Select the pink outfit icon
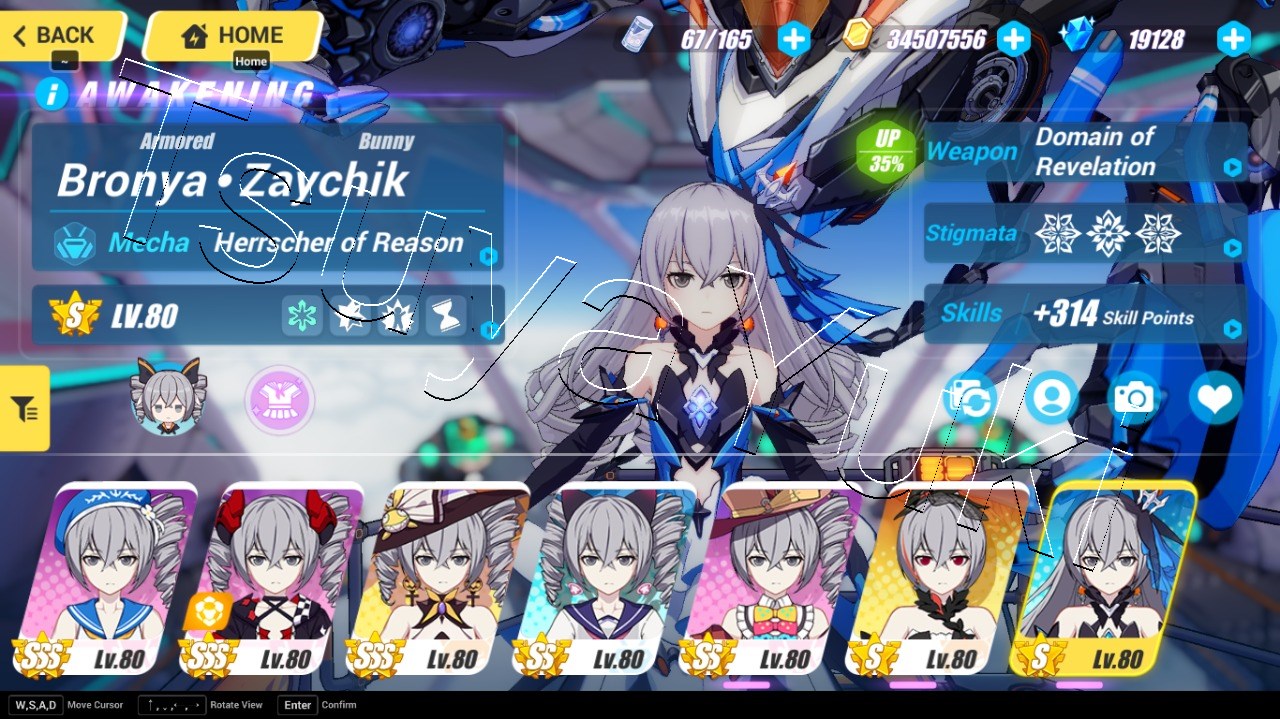 point(280,400)
